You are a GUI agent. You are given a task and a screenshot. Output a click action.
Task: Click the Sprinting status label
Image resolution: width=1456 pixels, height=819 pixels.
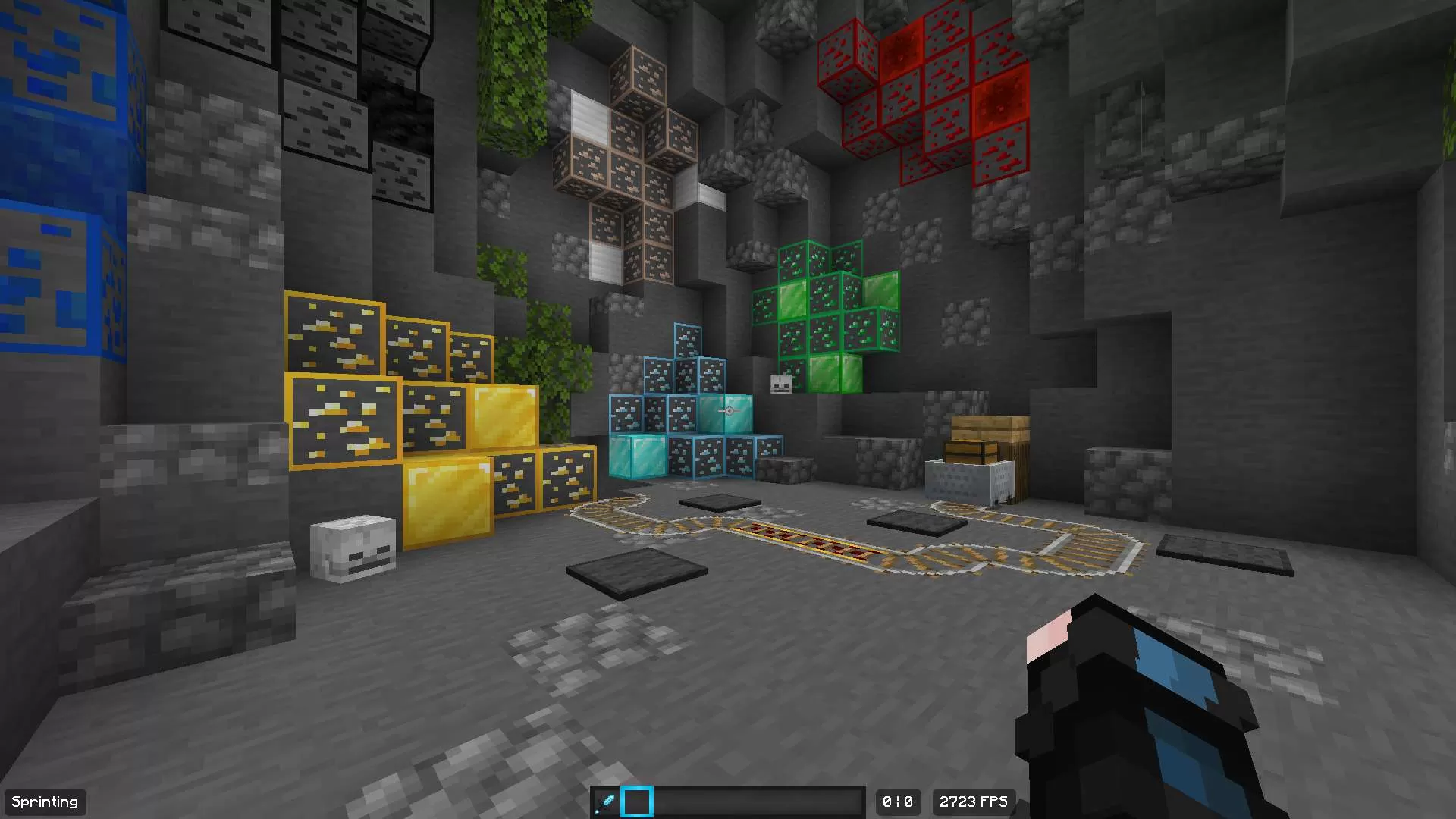(45, 802)
